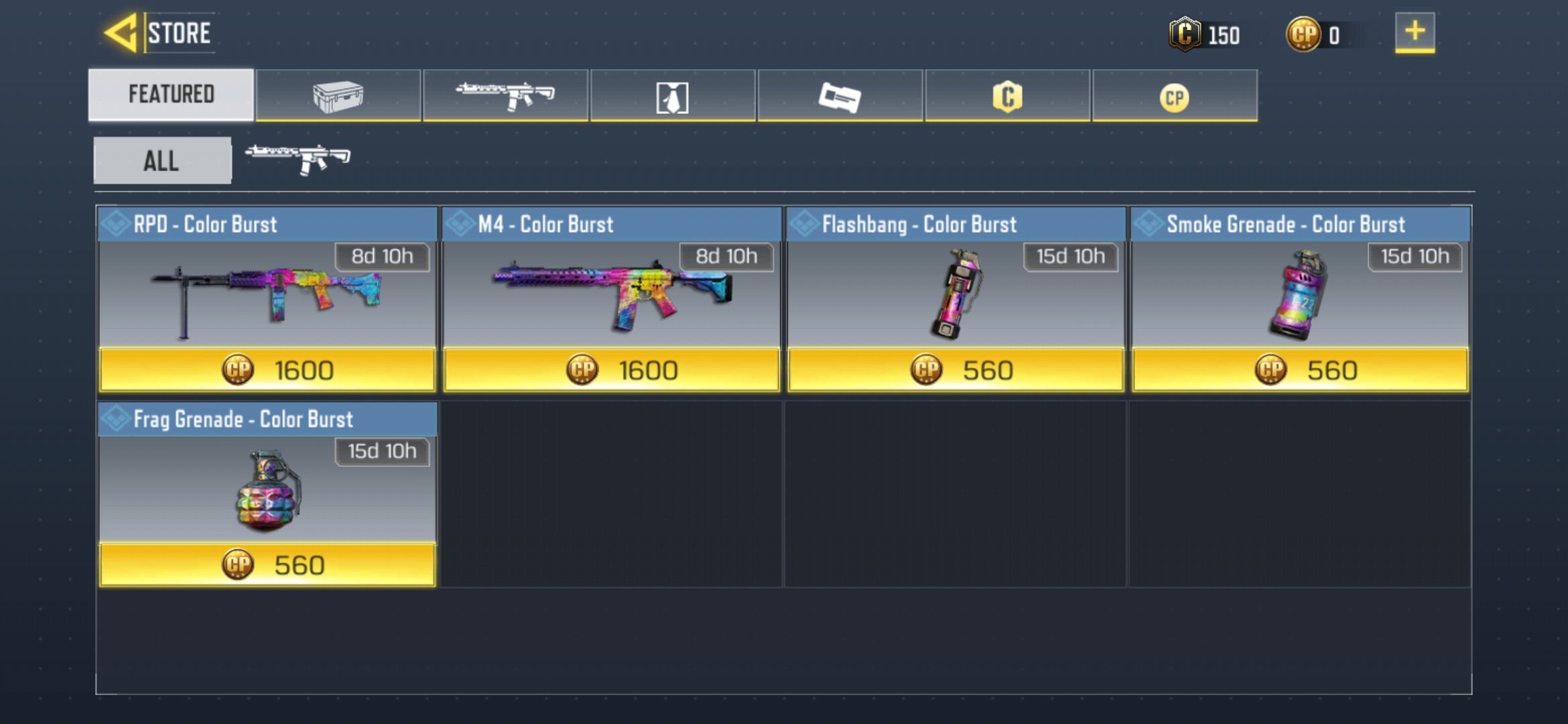Select the ALL filter
The height and width of the screenshot is (724, 1568).
161,160
